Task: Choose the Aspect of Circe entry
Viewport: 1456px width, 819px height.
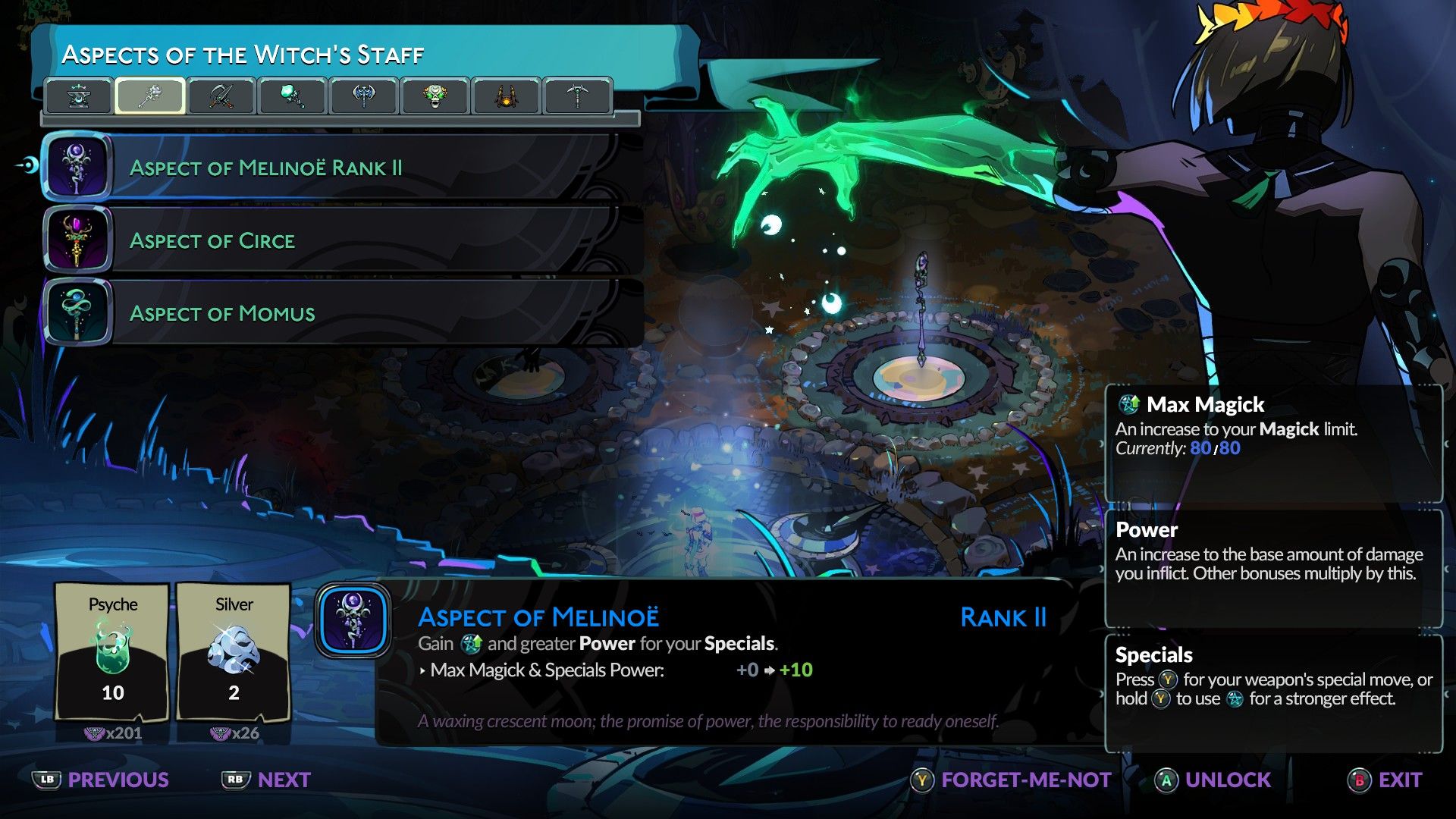Action: tap(334, 240)
